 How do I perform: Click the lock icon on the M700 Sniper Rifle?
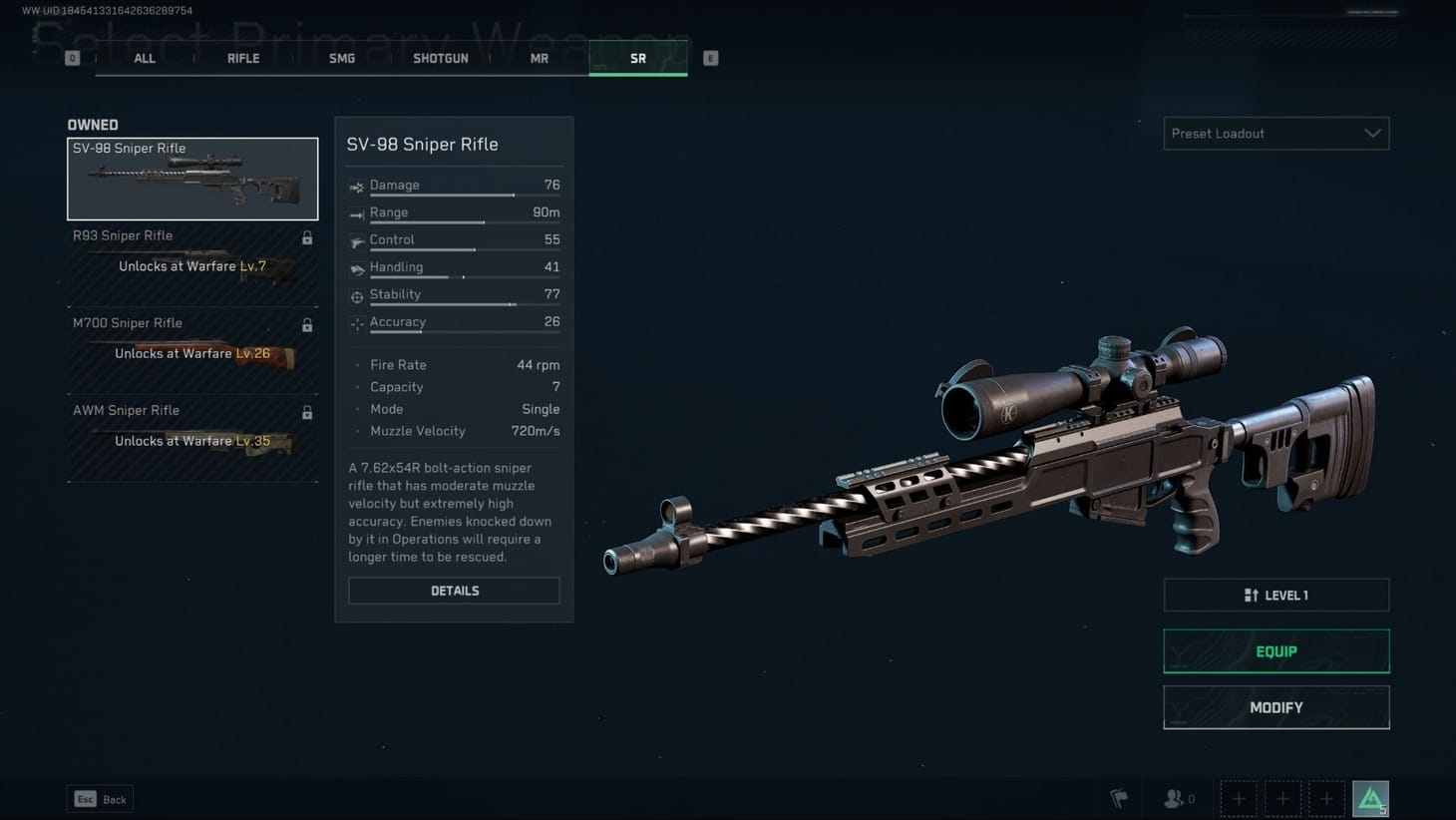click(307, 325)
